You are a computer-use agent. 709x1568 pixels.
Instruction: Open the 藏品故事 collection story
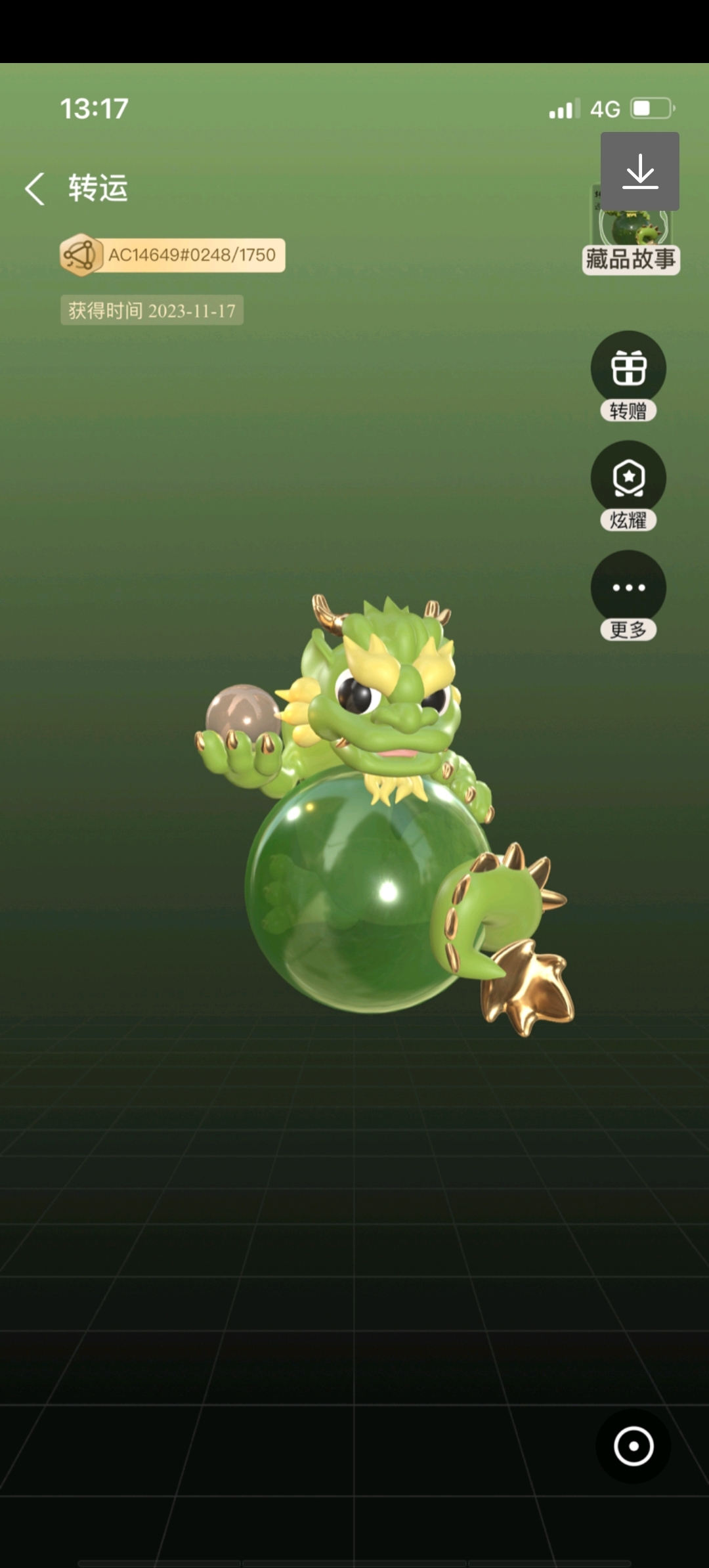(630, 258)
